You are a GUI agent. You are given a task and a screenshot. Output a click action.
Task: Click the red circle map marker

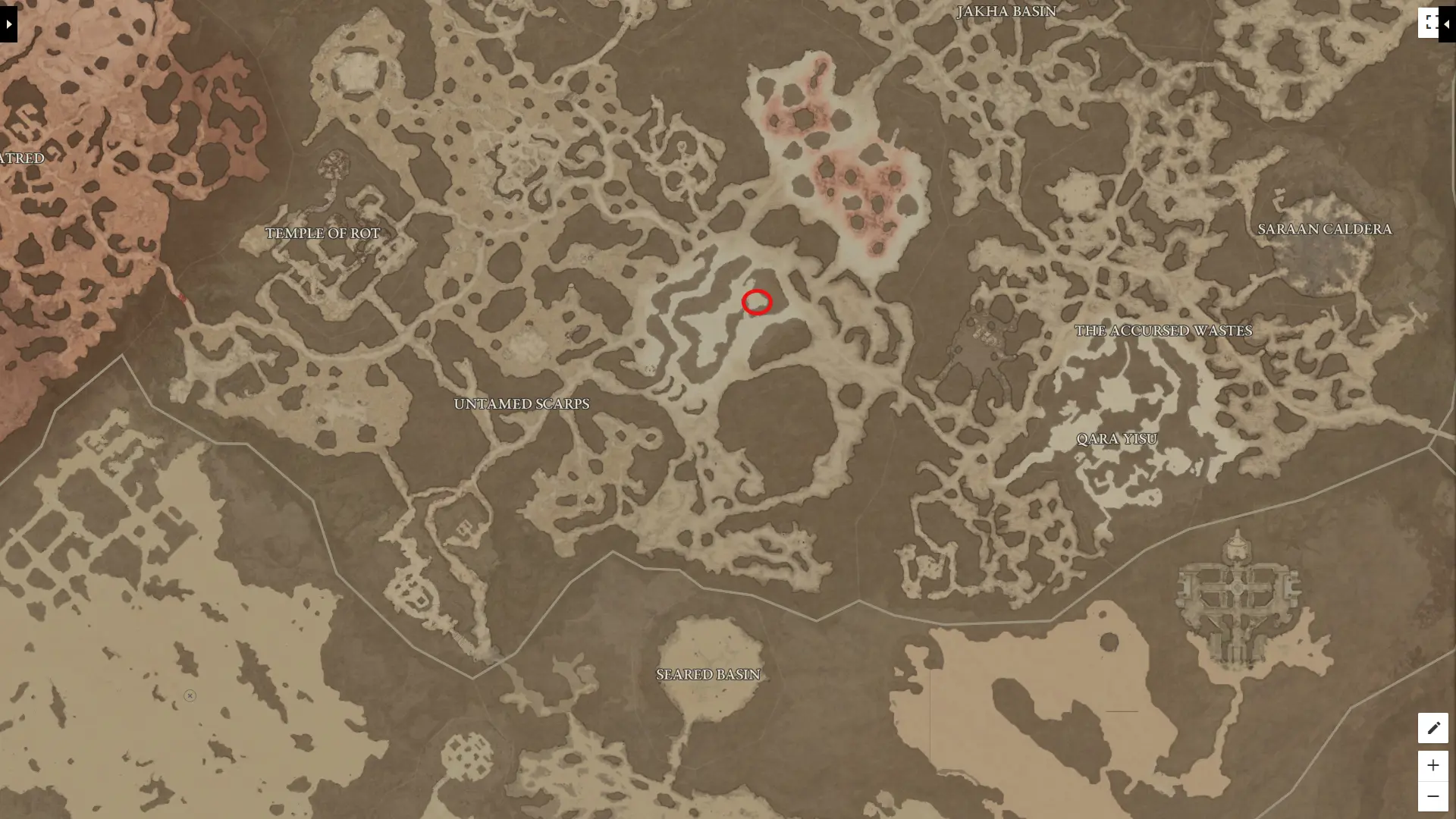[756, 302]
